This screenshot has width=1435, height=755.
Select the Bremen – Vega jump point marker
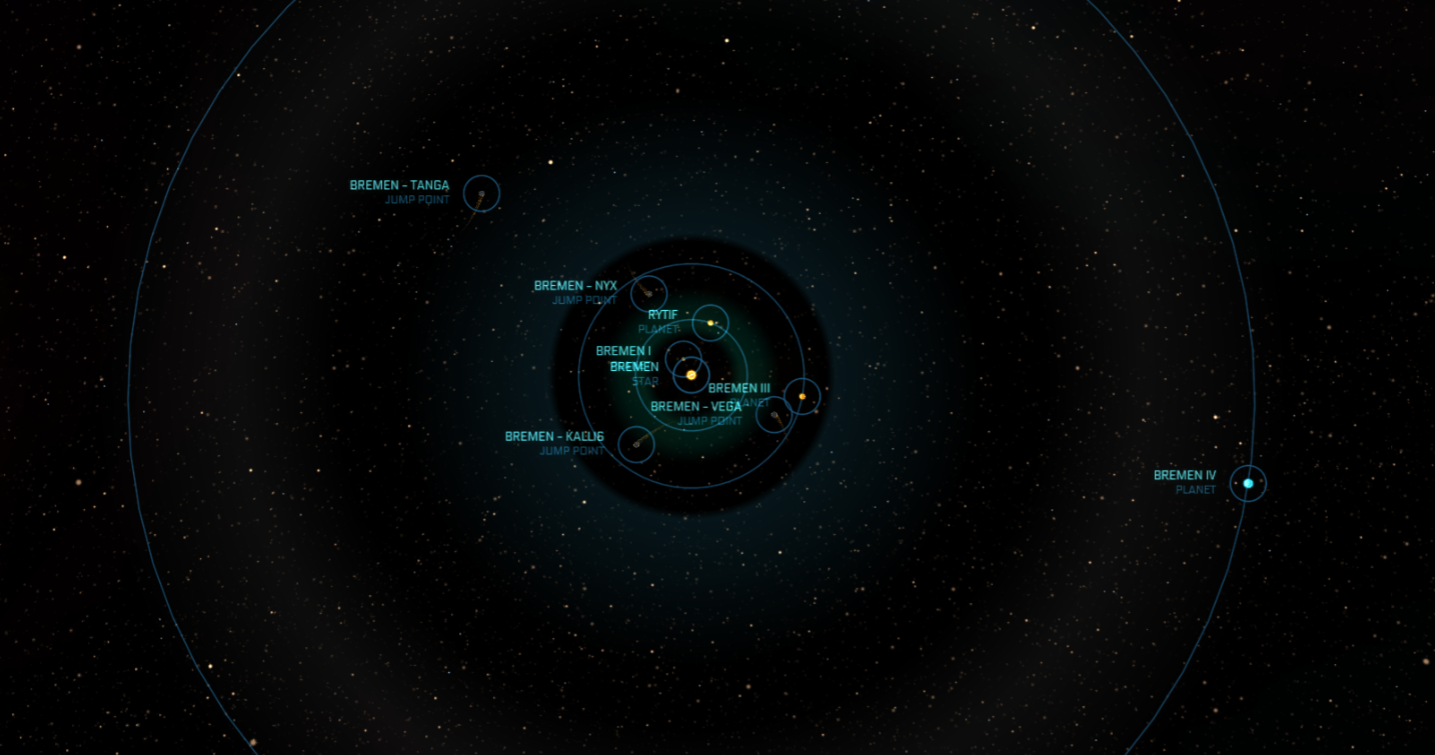pyautogui.click(x=774, y=414)
